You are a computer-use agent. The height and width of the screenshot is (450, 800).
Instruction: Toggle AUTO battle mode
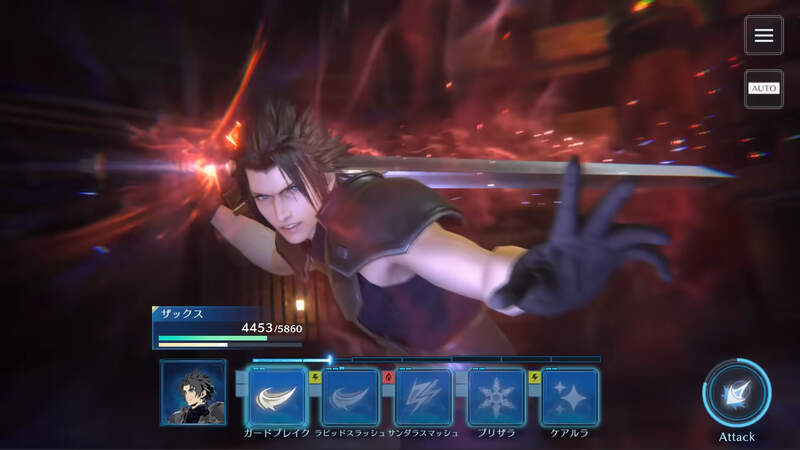click(764, 89)
